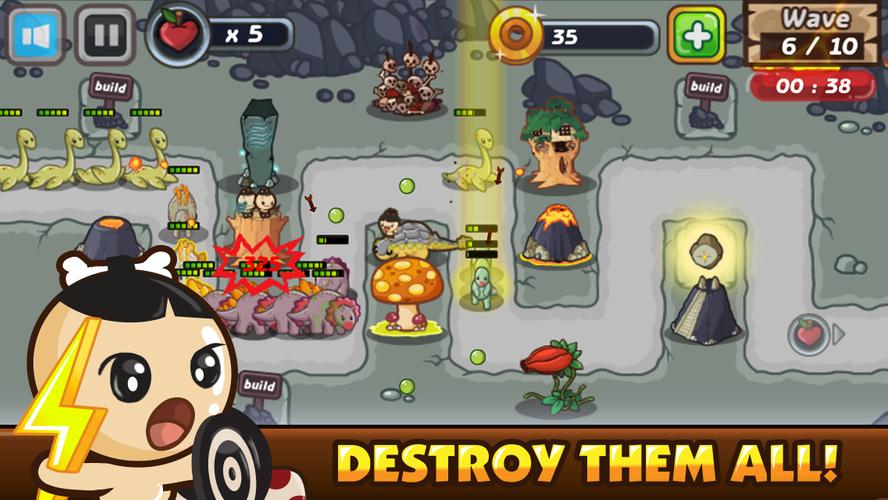Toggle the sound speaker button
Image resolution: width=888 pixels, height=500 pixels.
click(x=37, y=35)
